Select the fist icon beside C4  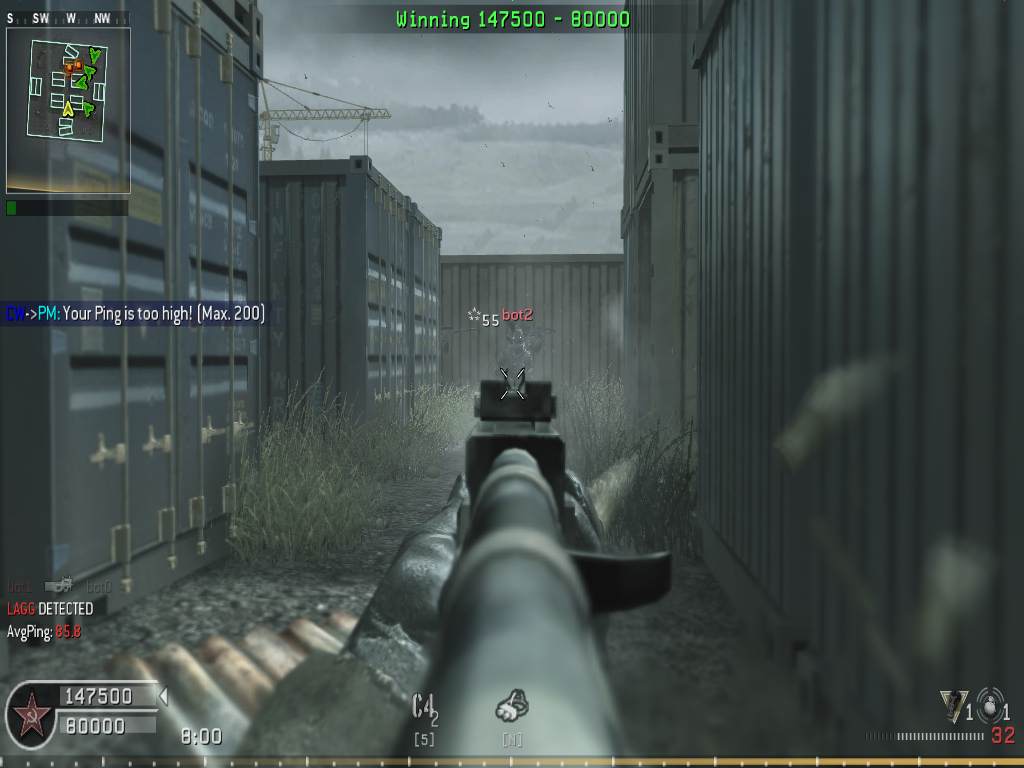pyautogui.click(x=511, y=707)
